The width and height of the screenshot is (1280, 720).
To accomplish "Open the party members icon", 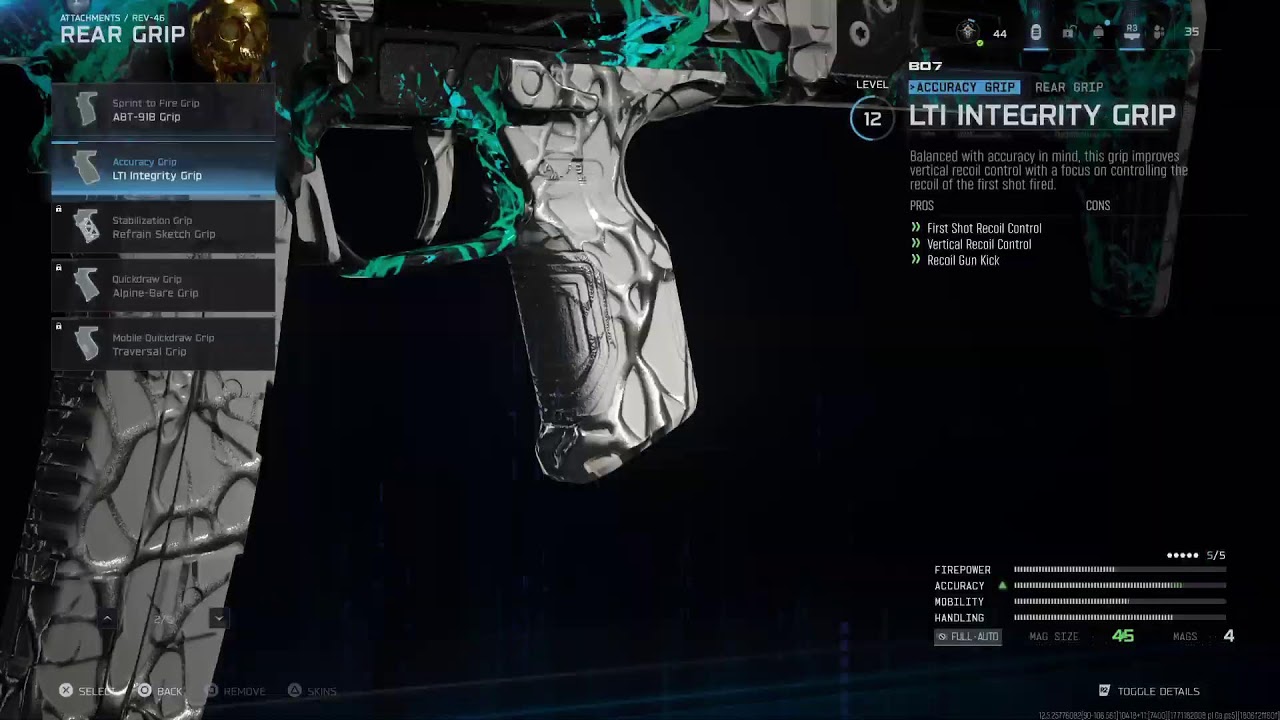I will pos(1159,32).
